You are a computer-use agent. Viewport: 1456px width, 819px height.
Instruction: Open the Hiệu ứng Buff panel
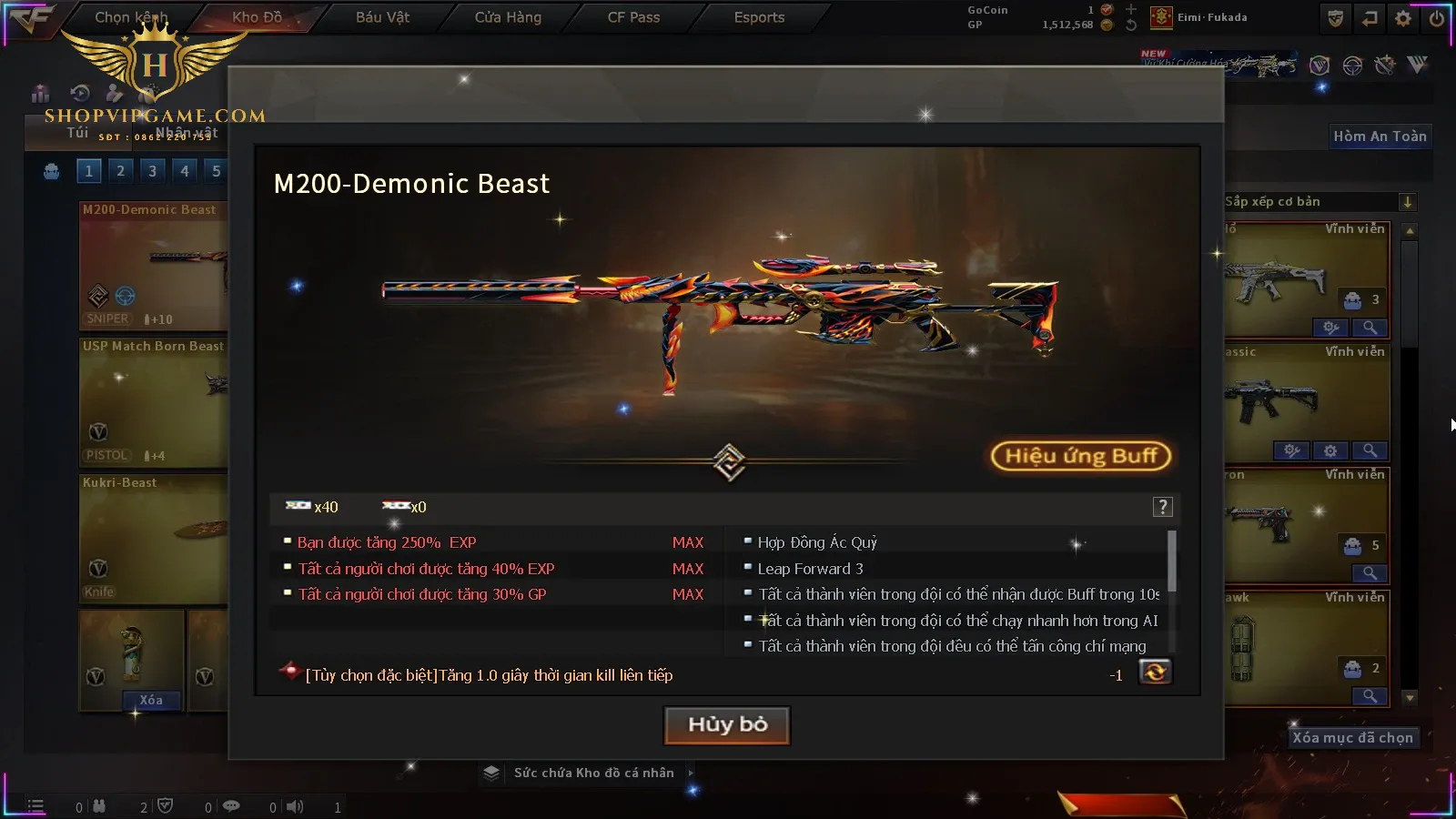tap(1080, 456)
